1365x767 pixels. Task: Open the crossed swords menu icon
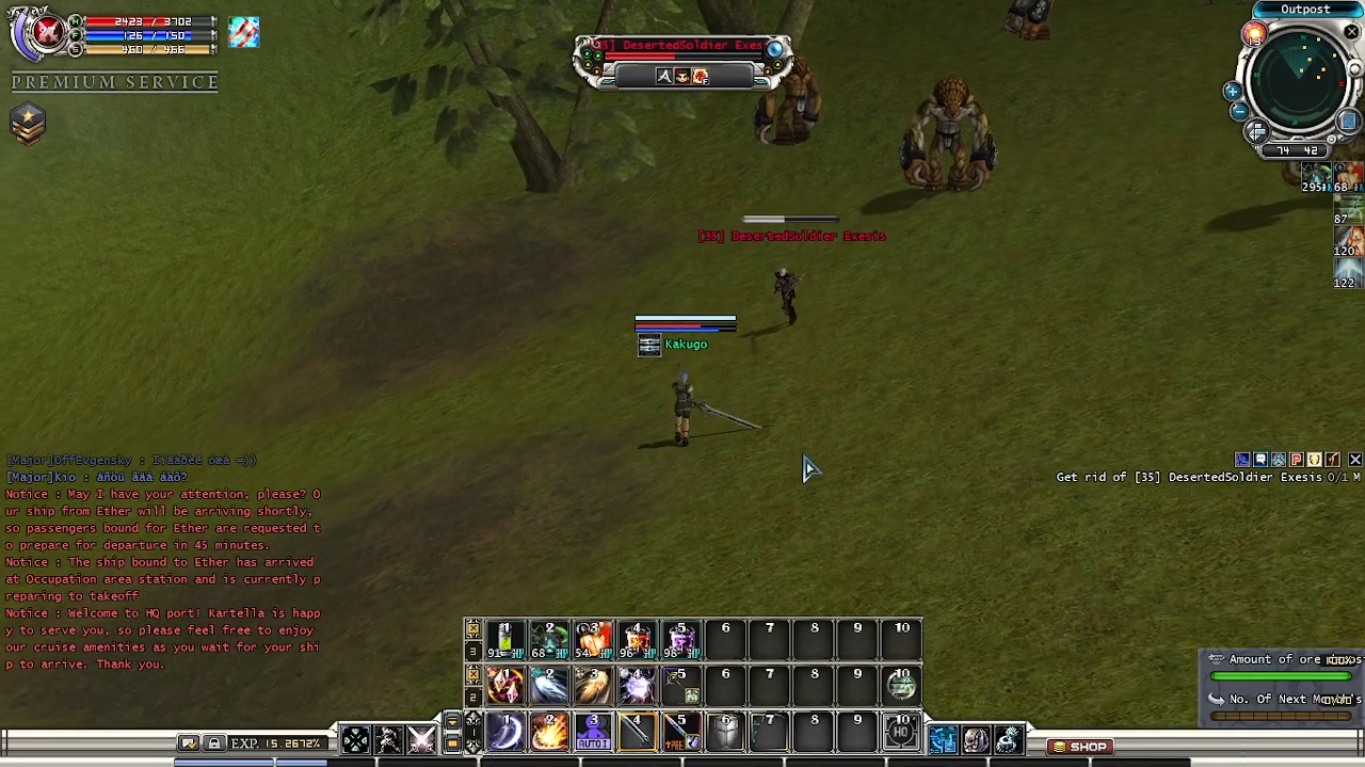point(421,740)
